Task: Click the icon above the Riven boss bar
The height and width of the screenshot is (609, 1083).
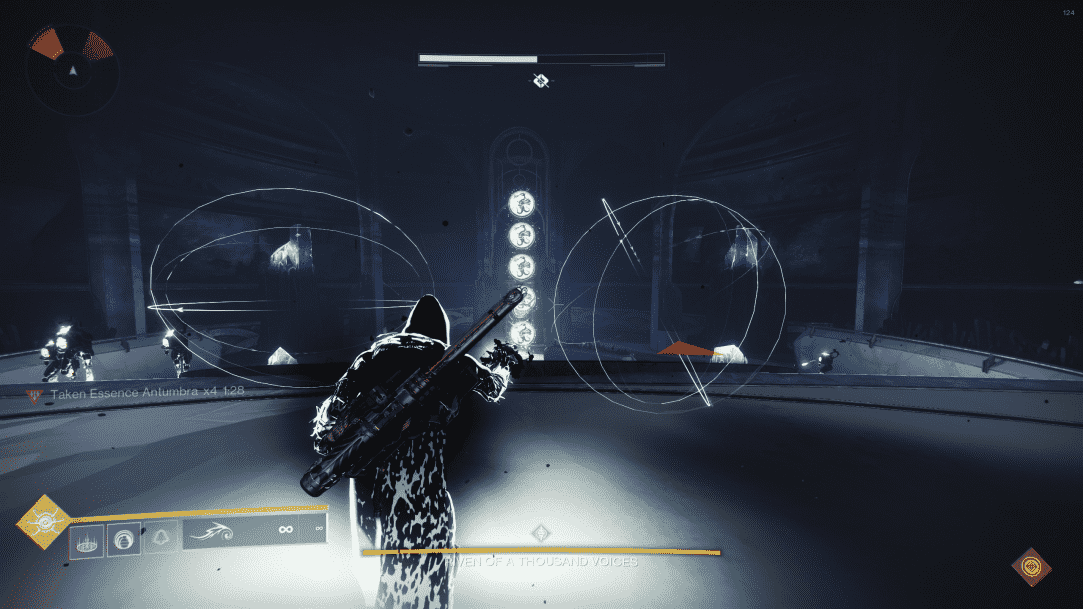Action: click(541, 532)
